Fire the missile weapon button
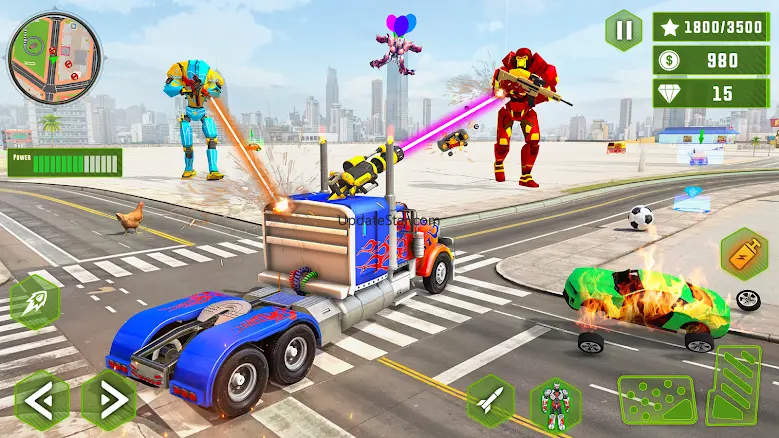The image size is (779, 438). (x=490, y=401)
